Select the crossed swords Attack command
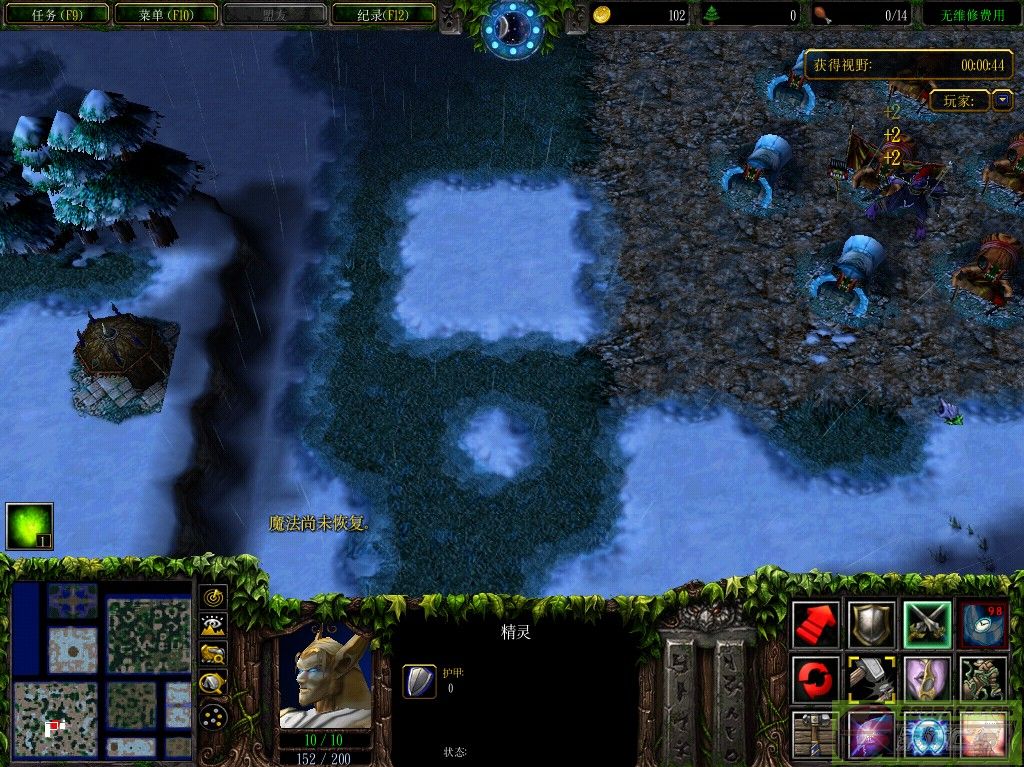 tap(927, 624)
